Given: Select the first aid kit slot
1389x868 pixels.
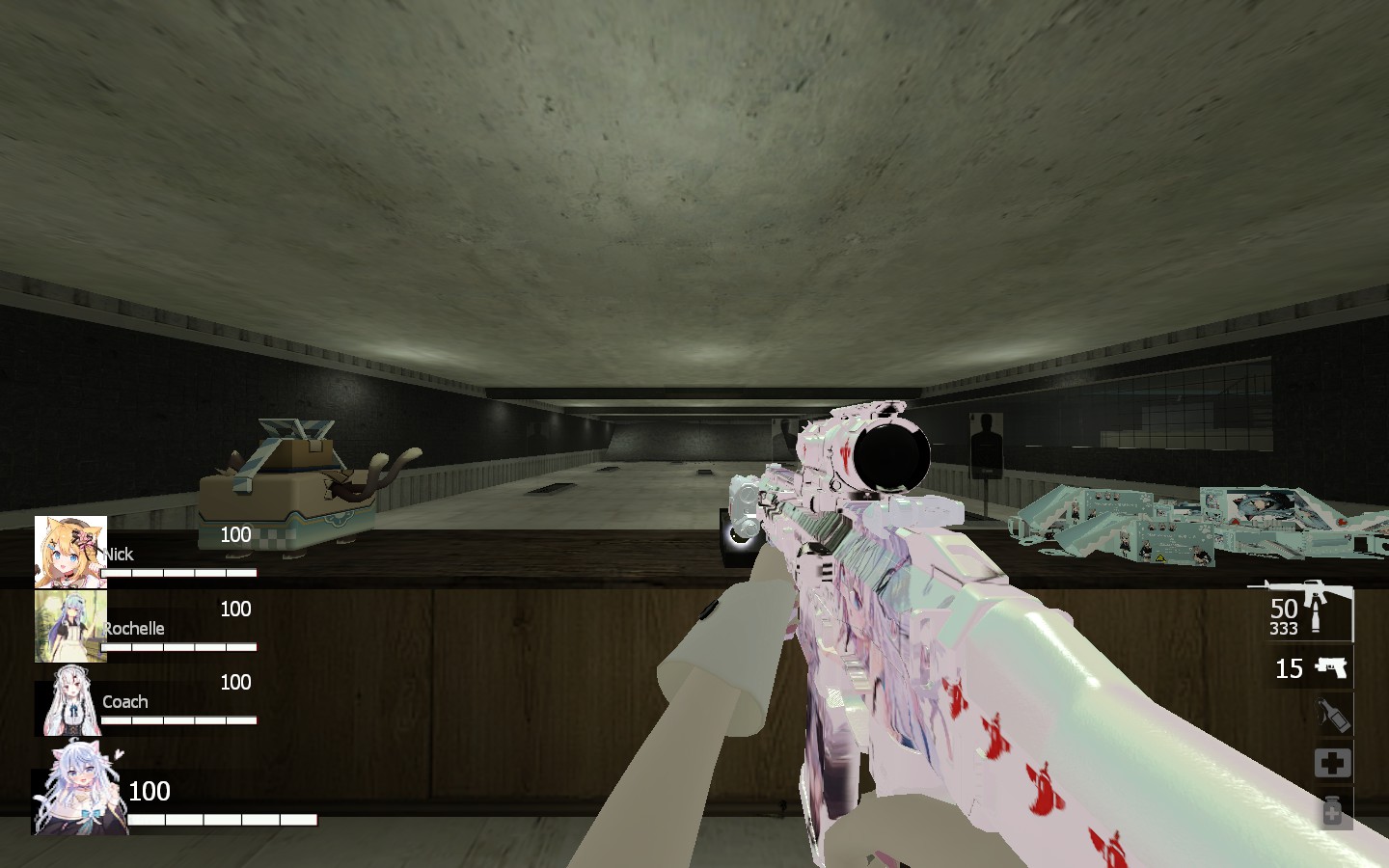Looking at the screenshot, I should [1333, 764].
